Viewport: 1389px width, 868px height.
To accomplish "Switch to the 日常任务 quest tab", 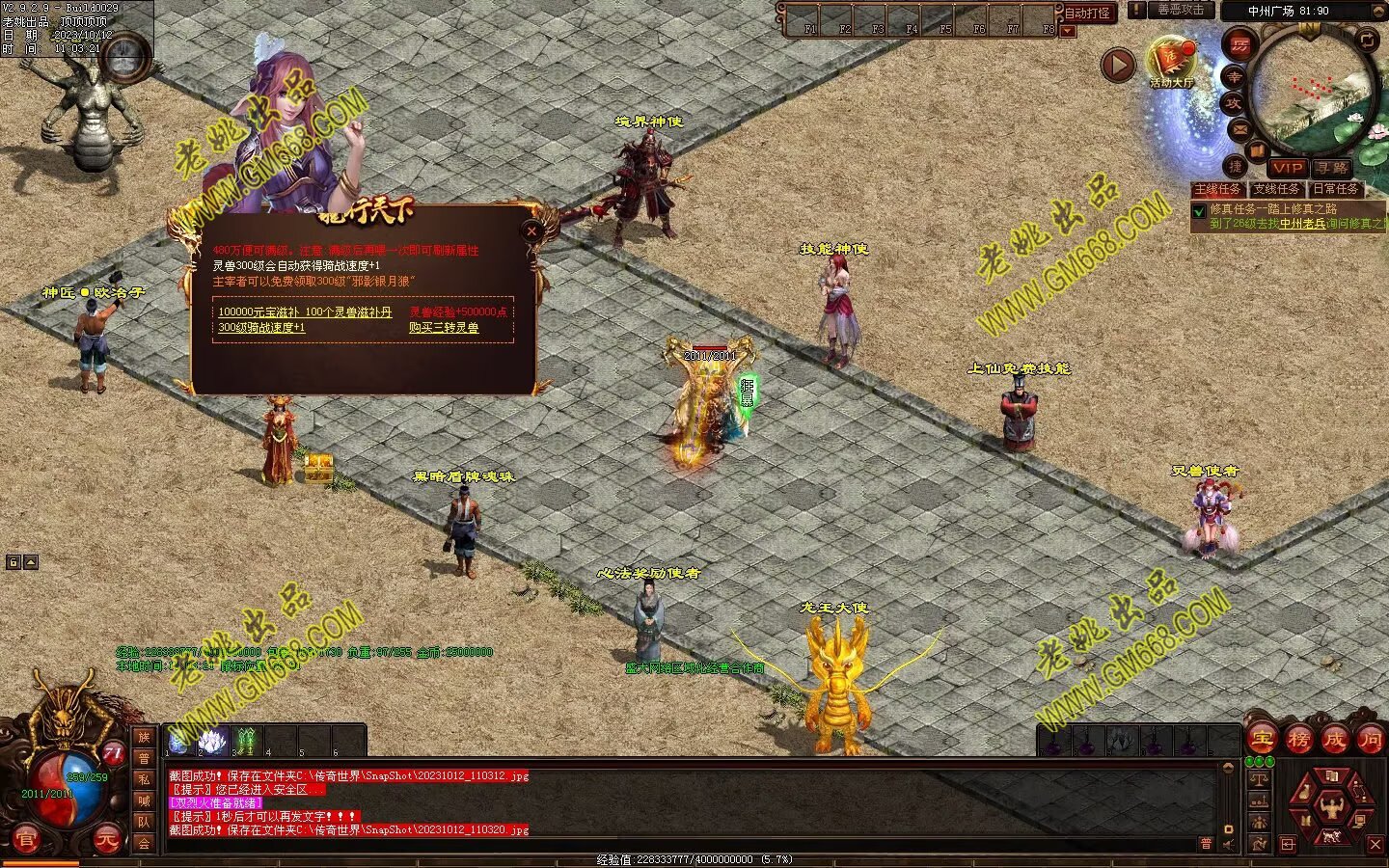I will 1336,190.
